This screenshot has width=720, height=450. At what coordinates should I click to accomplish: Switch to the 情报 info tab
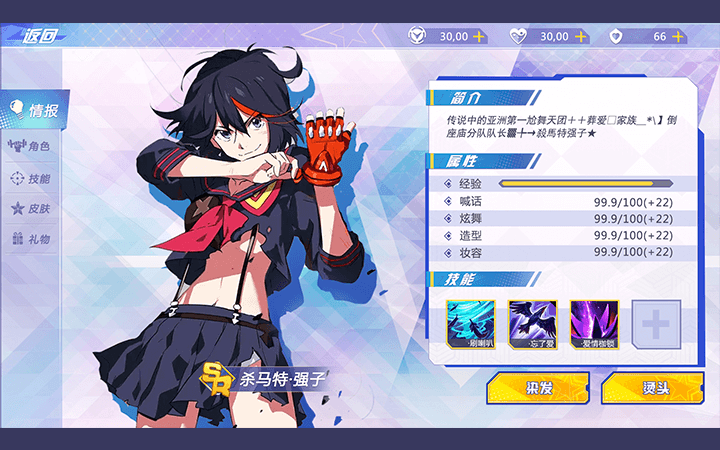tap(36, 110)
